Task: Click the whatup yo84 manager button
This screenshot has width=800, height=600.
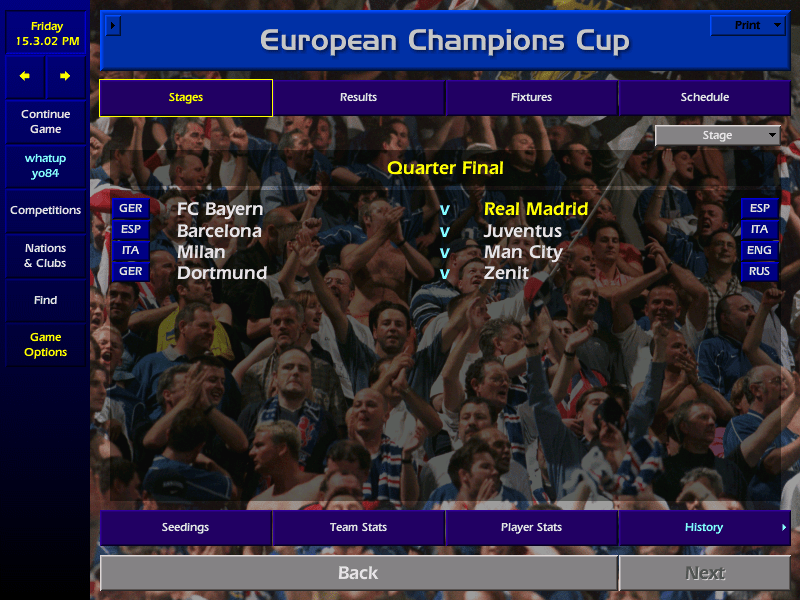Action: [x=45, y=166]
